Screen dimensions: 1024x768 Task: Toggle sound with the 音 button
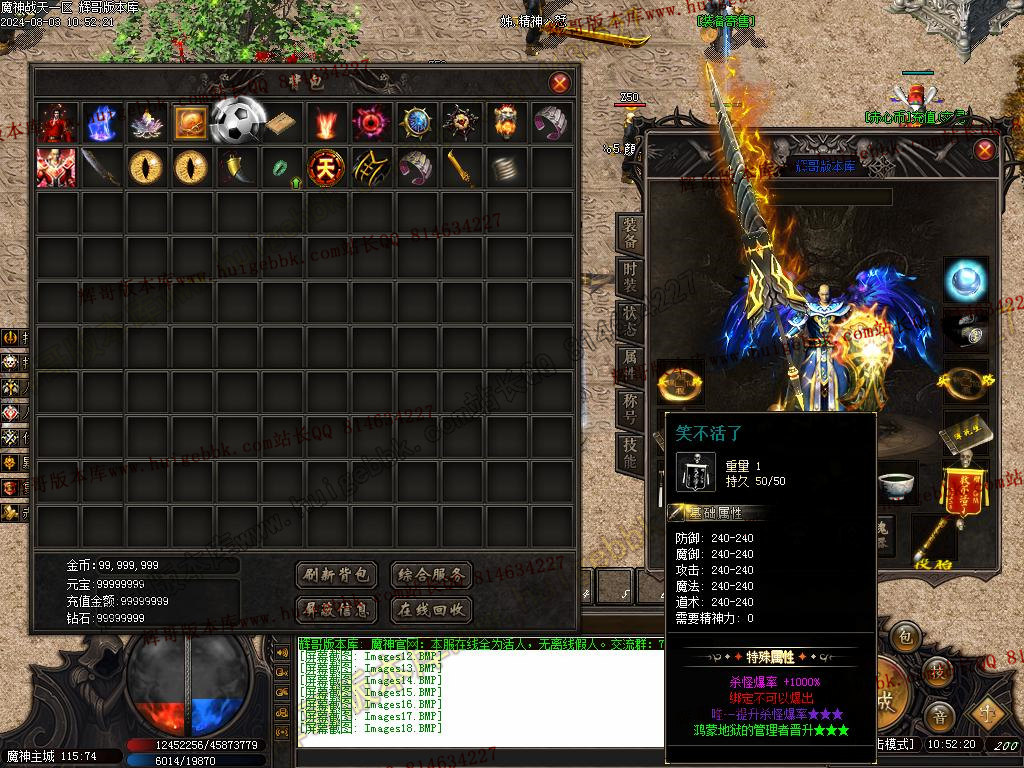pos(938,716)
